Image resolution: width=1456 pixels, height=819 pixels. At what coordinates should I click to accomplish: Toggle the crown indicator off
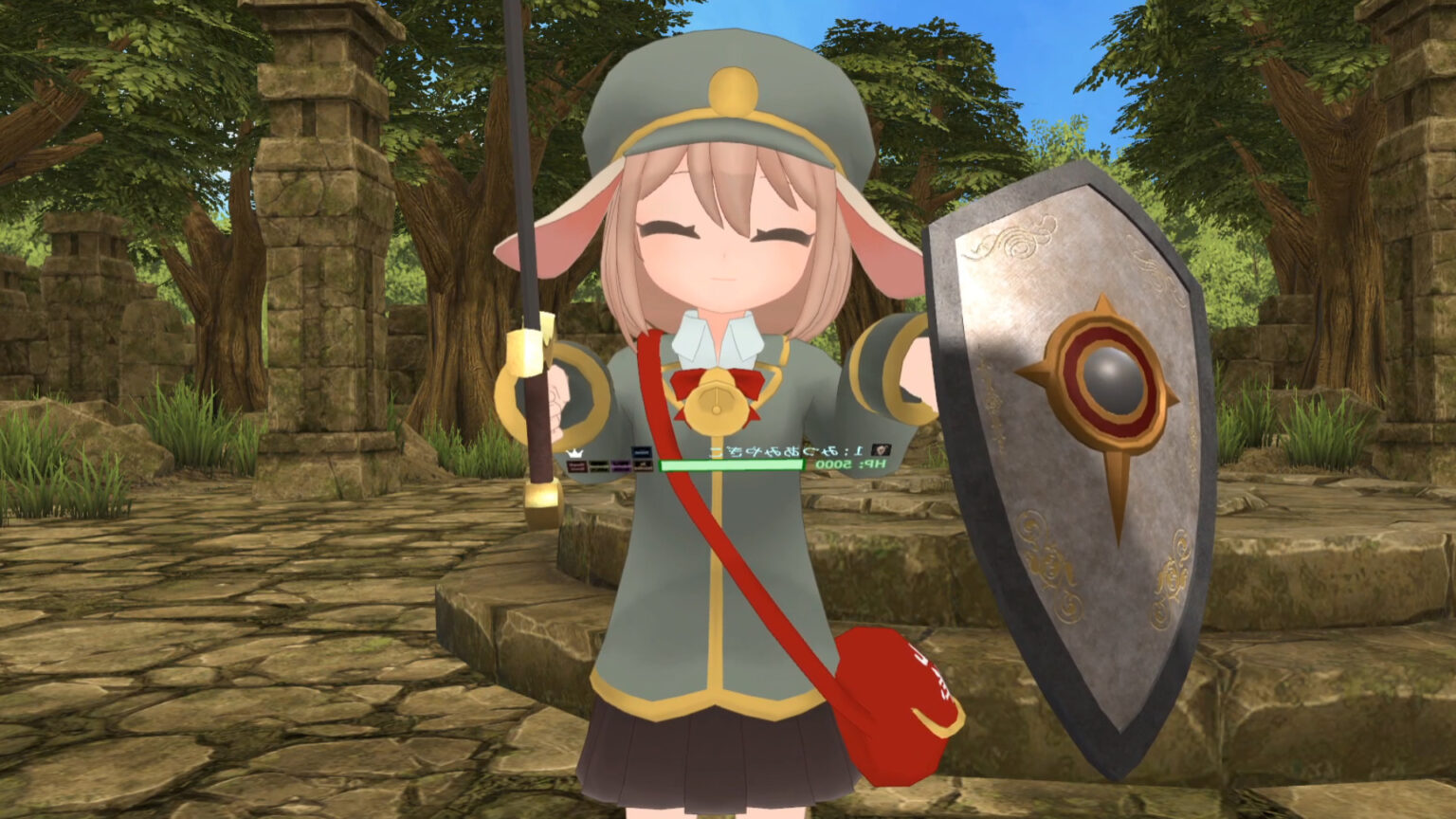coord(575,454)
